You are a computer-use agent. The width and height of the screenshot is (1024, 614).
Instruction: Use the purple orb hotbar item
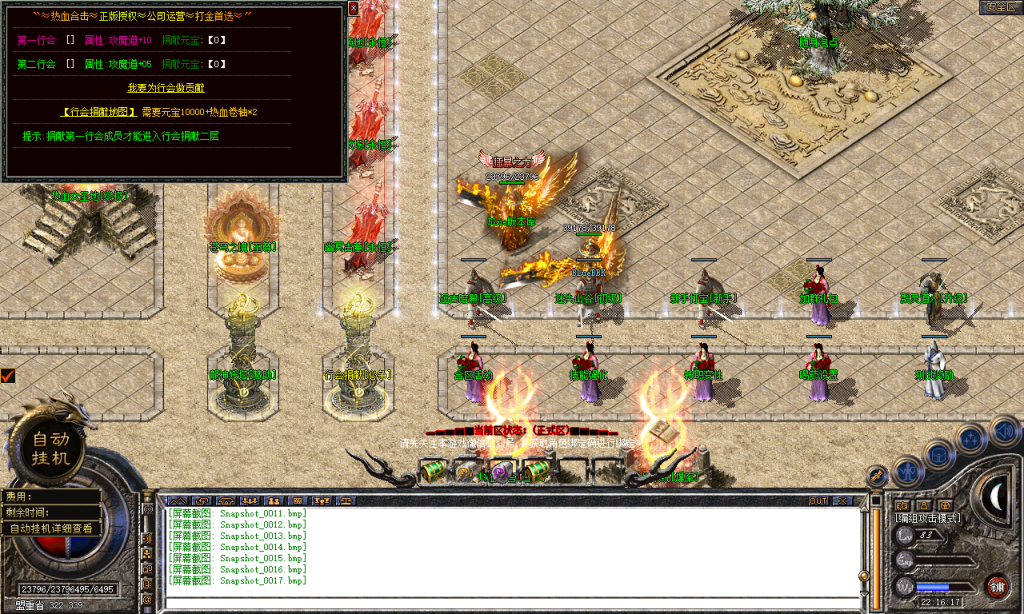pyautogui.click(x=500, y=470)
